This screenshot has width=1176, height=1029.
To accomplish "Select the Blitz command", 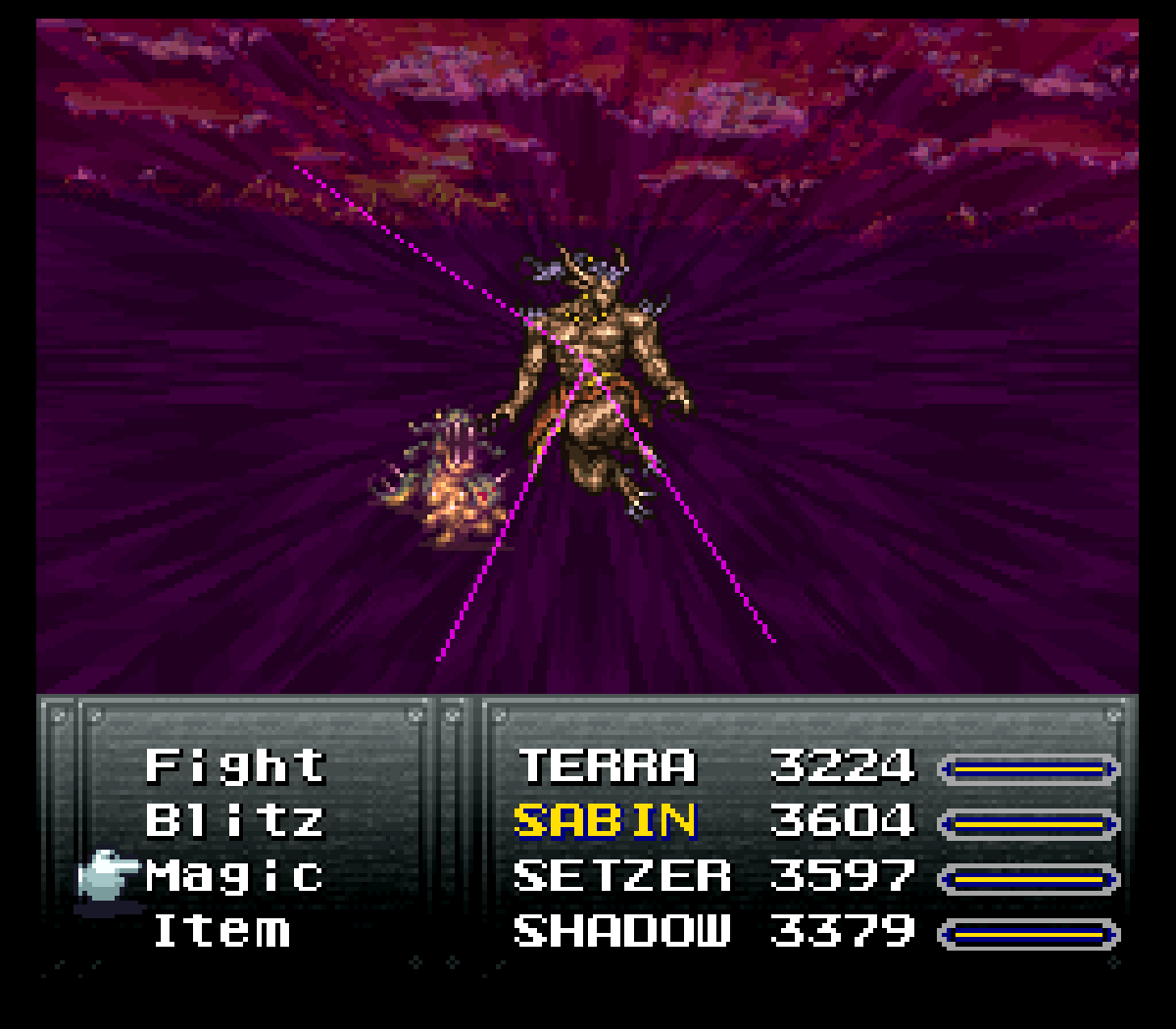I will (234, 821).
